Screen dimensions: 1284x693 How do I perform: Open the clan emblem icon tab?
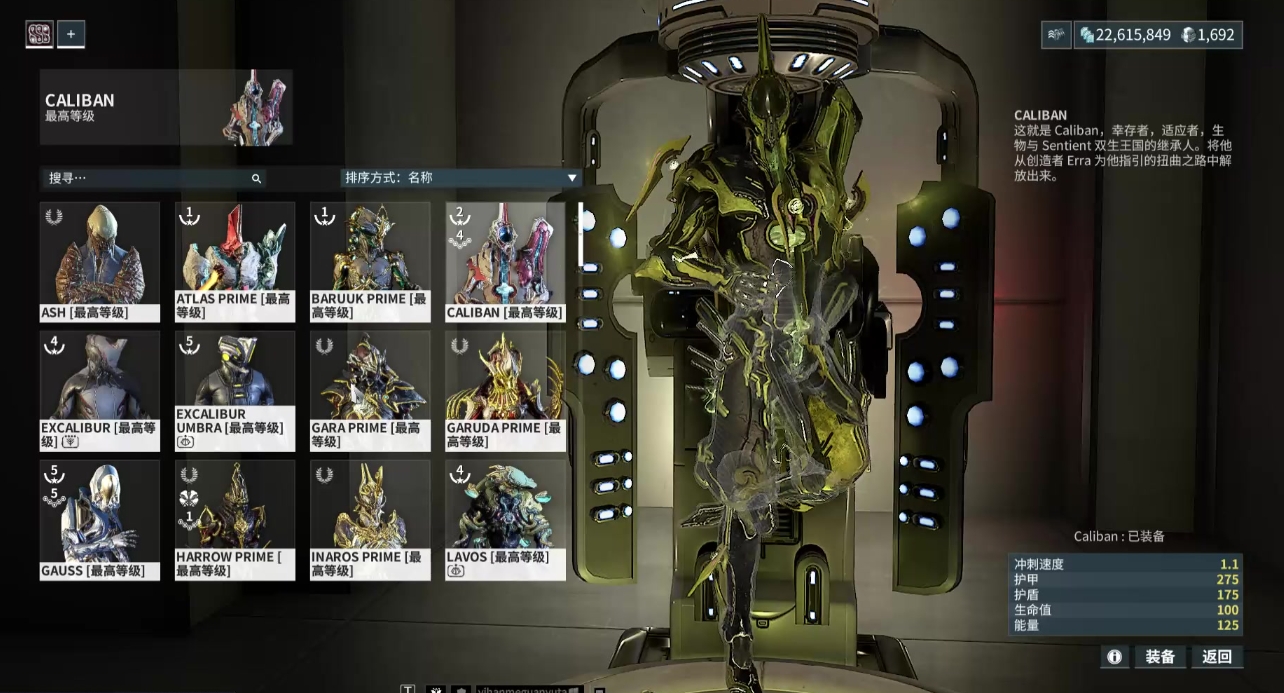(39, 34)
